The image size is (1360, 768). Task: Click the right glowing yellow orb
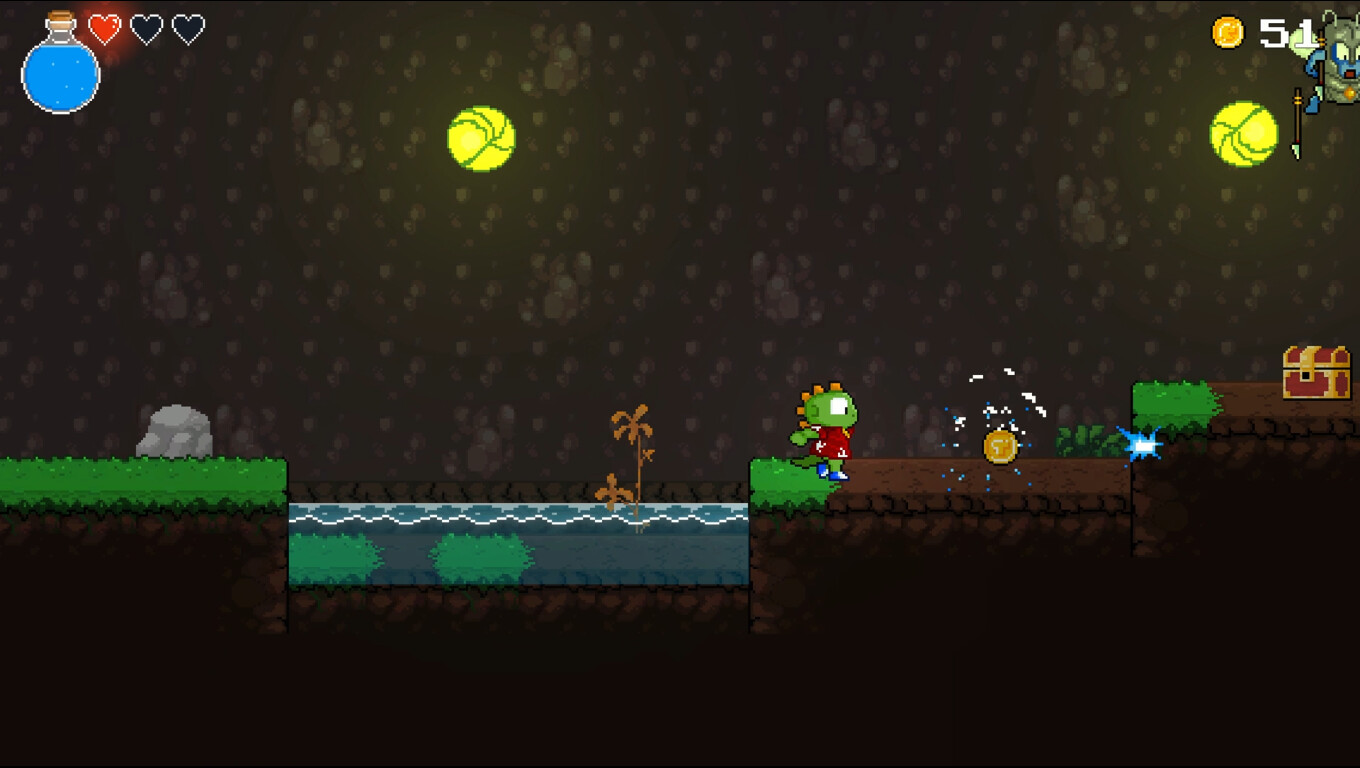pos(1243,131)
